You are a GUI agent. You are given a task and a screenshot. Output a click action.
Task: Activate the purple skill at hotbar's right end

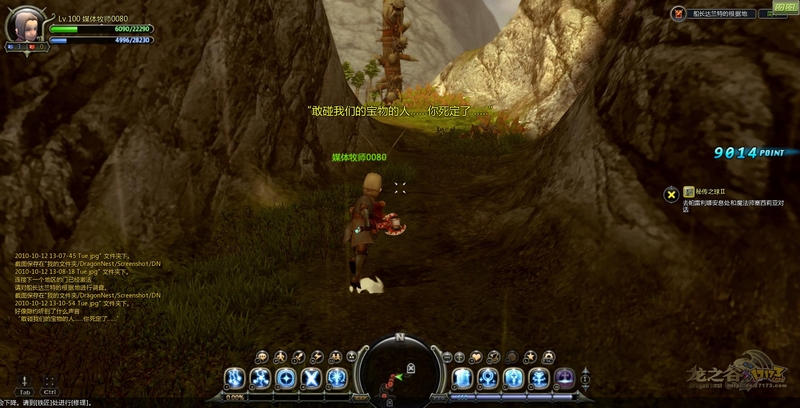tap(564, 378)
